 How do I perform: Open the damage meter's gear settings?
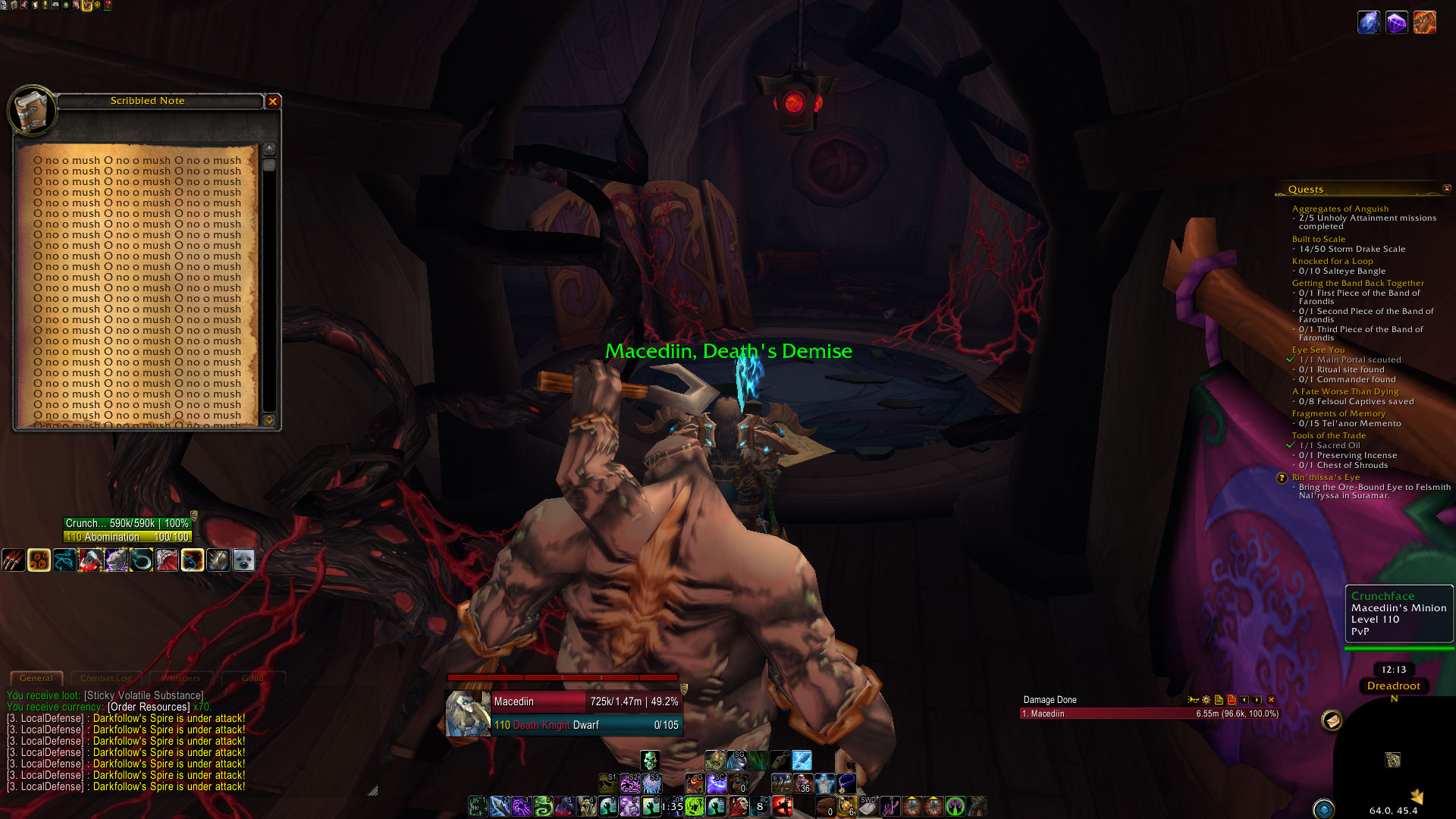tap(1206, 700)
